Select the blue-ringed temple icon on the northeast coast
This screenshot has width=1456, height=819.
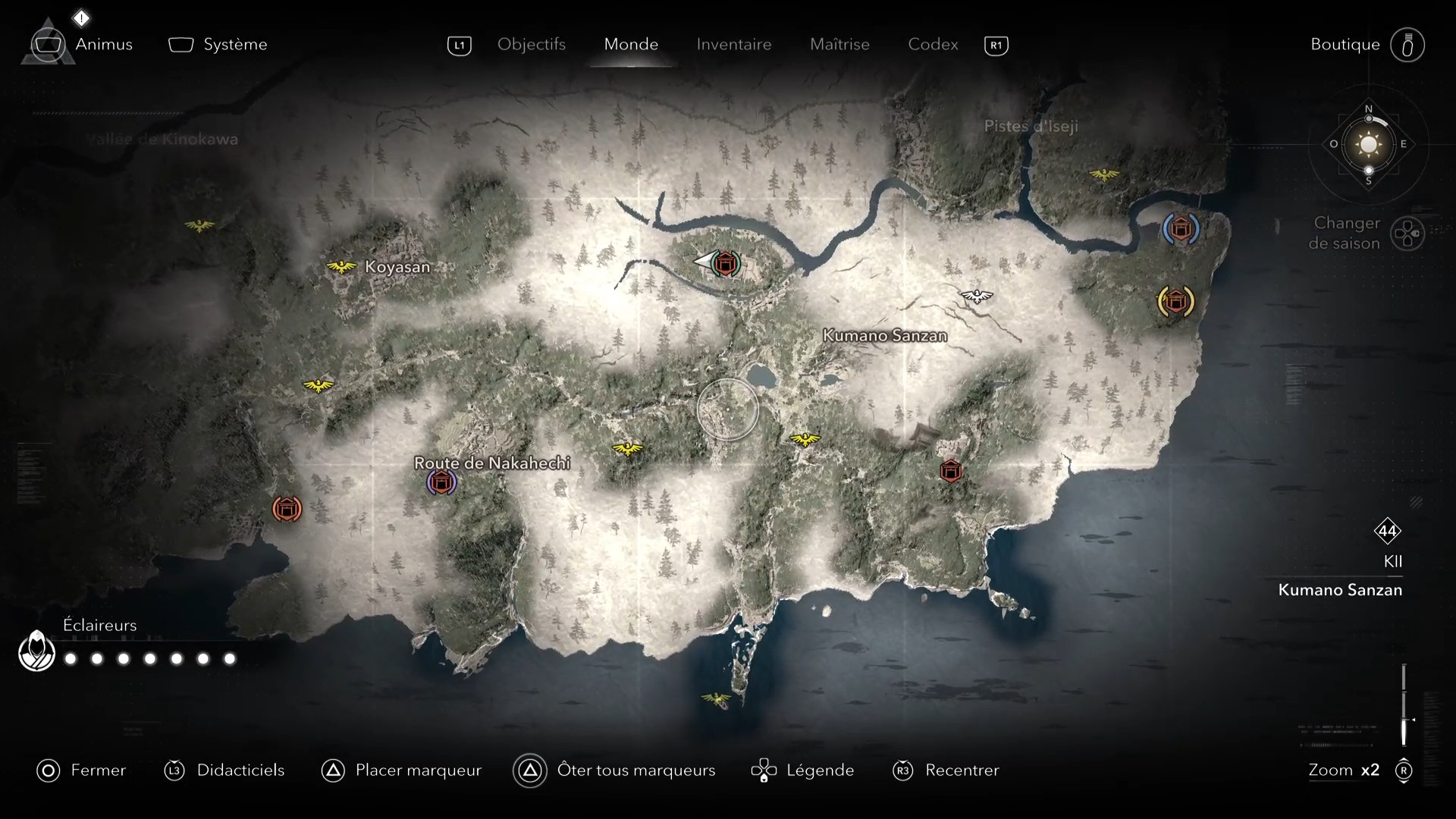pyautogui.click(x=1180, y=228)
